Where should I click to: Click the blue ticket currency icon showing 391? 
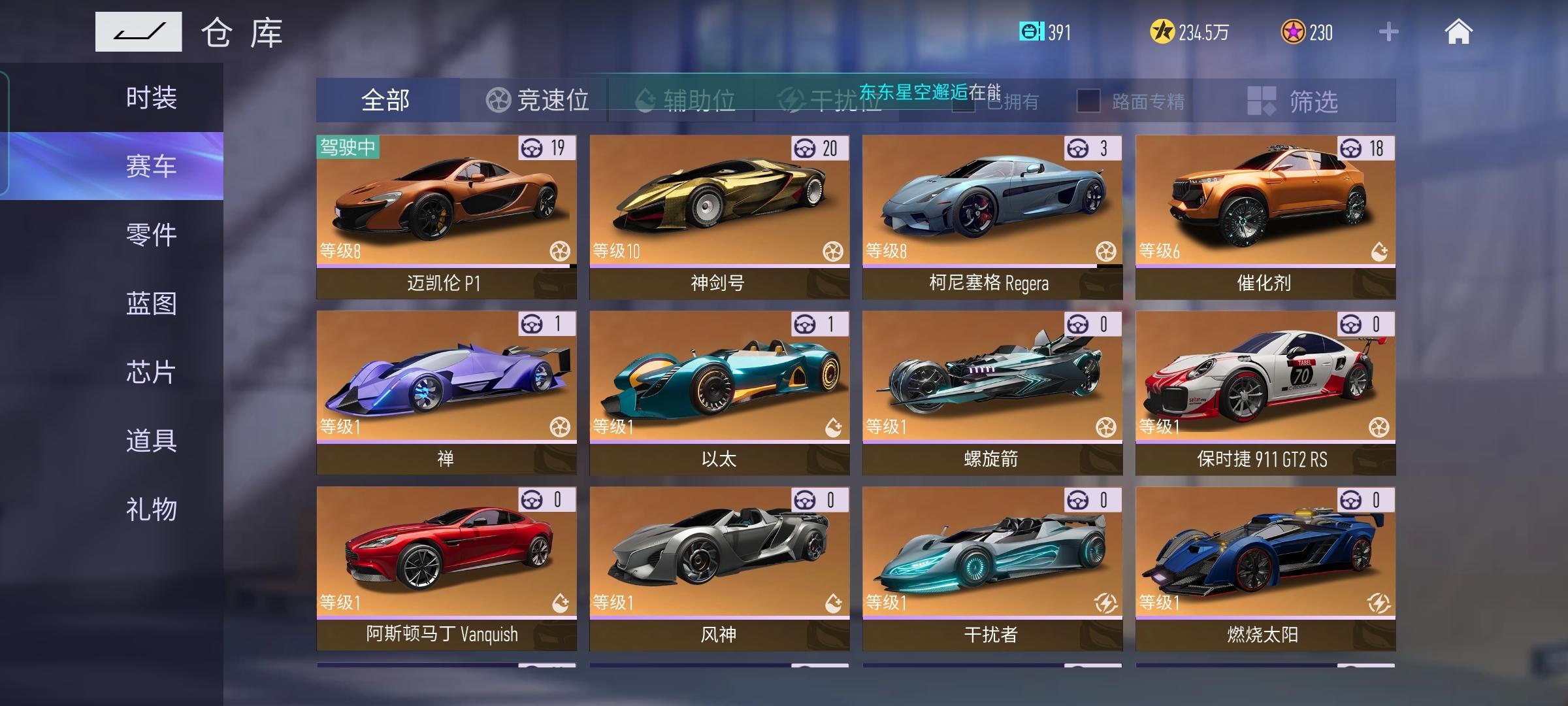tap(1031, 31)
